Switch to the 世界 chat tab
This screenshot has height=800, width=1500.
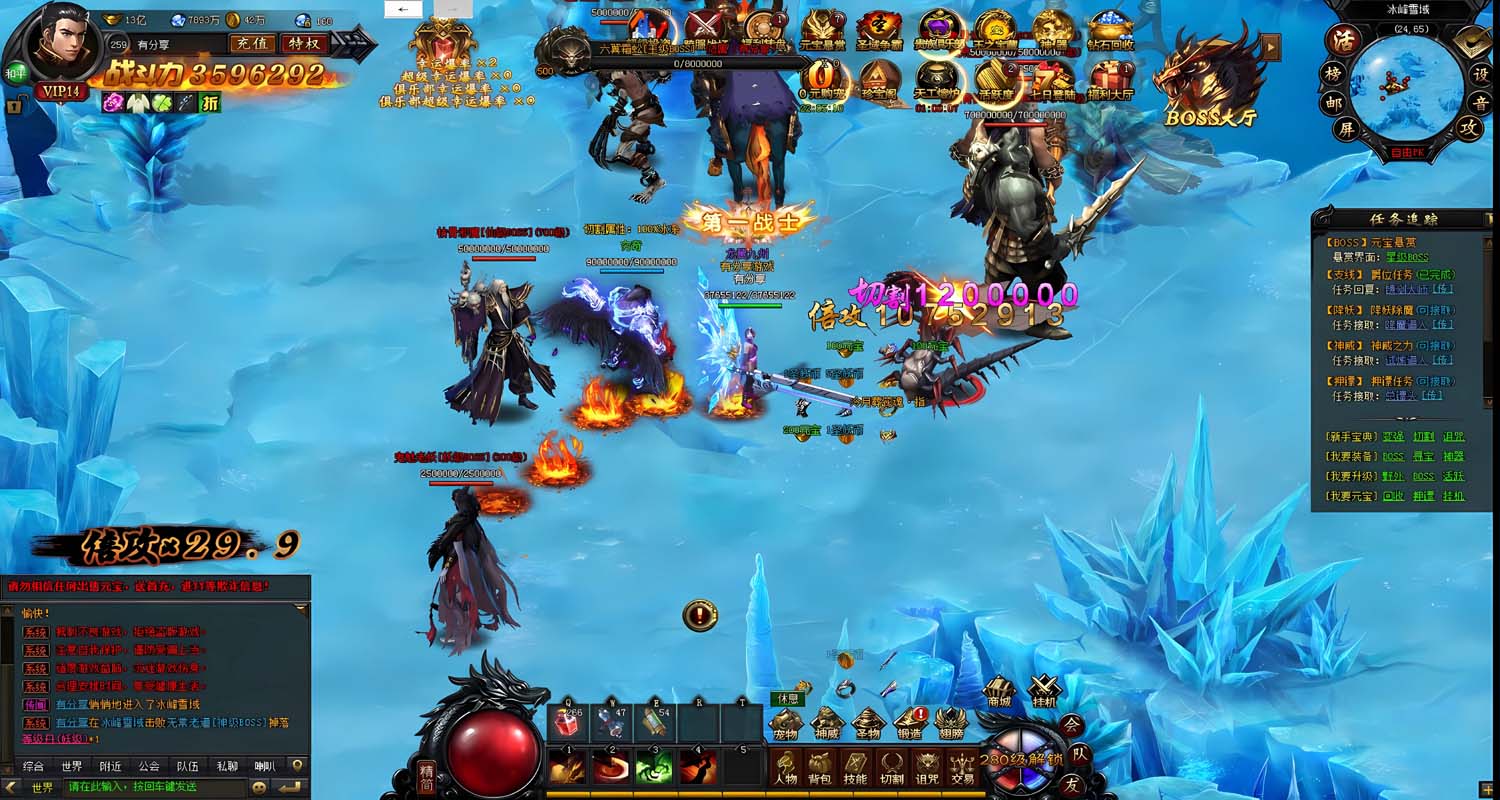(x=71, y=766)
